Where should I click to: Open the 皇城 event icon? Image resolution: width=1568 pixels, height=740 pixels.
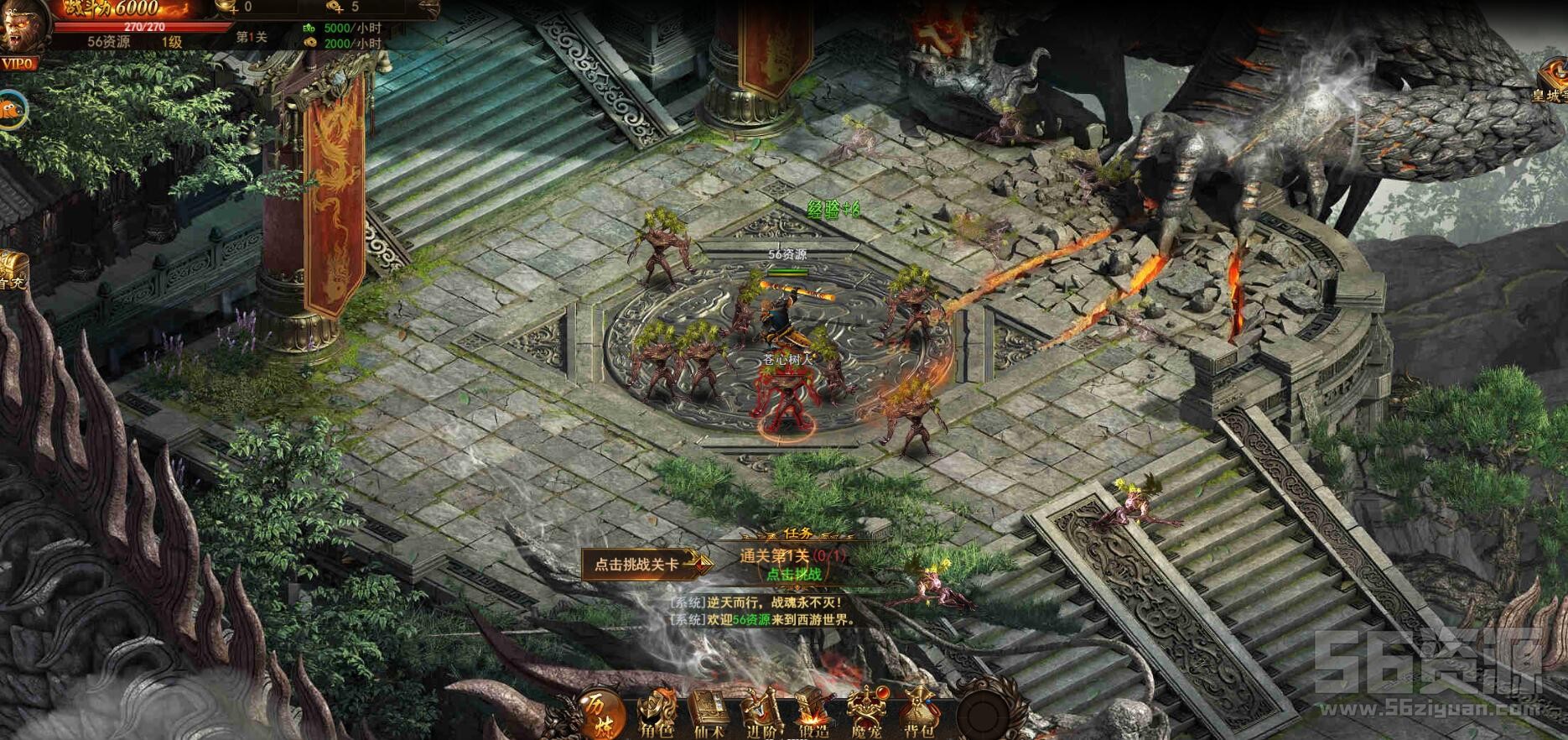click(x=1550, y=81)
